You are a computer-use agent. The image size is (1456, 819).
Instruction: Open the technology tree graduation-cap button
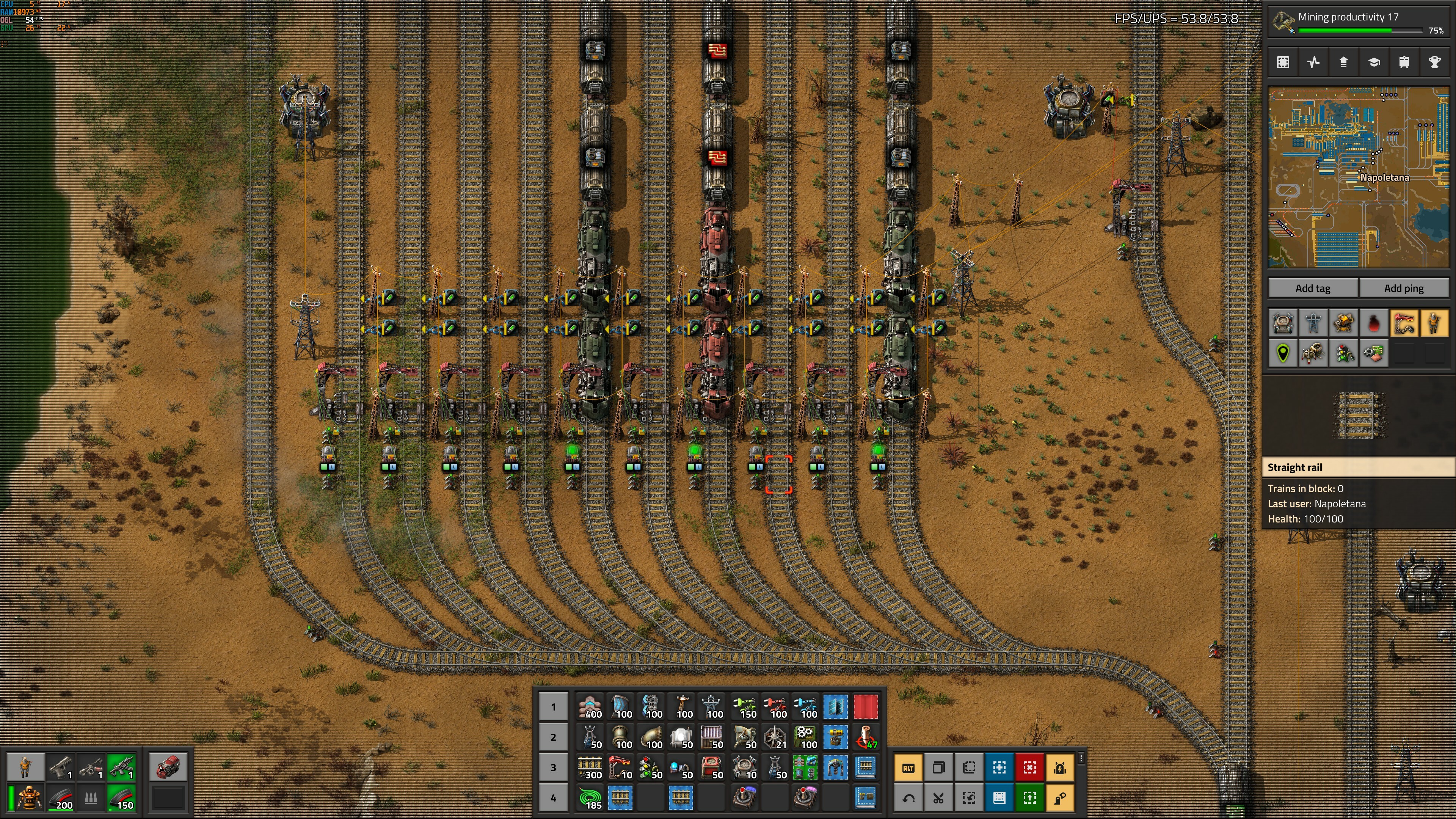pyautogui.click(x=1374, y=62)
